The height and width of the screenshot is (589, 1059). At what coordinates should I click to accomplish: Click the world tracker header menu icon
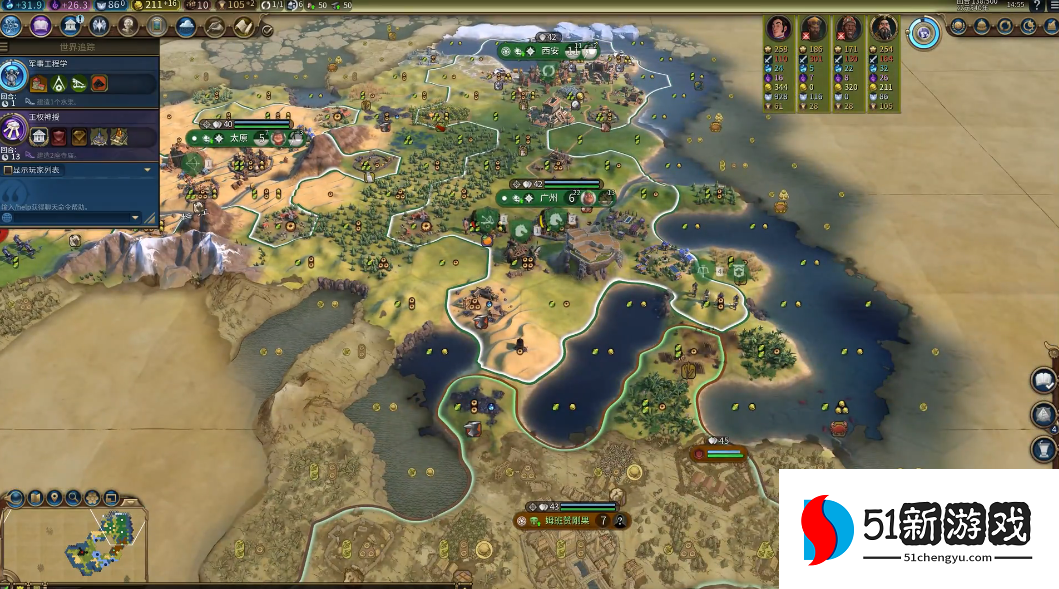[5, 47]
